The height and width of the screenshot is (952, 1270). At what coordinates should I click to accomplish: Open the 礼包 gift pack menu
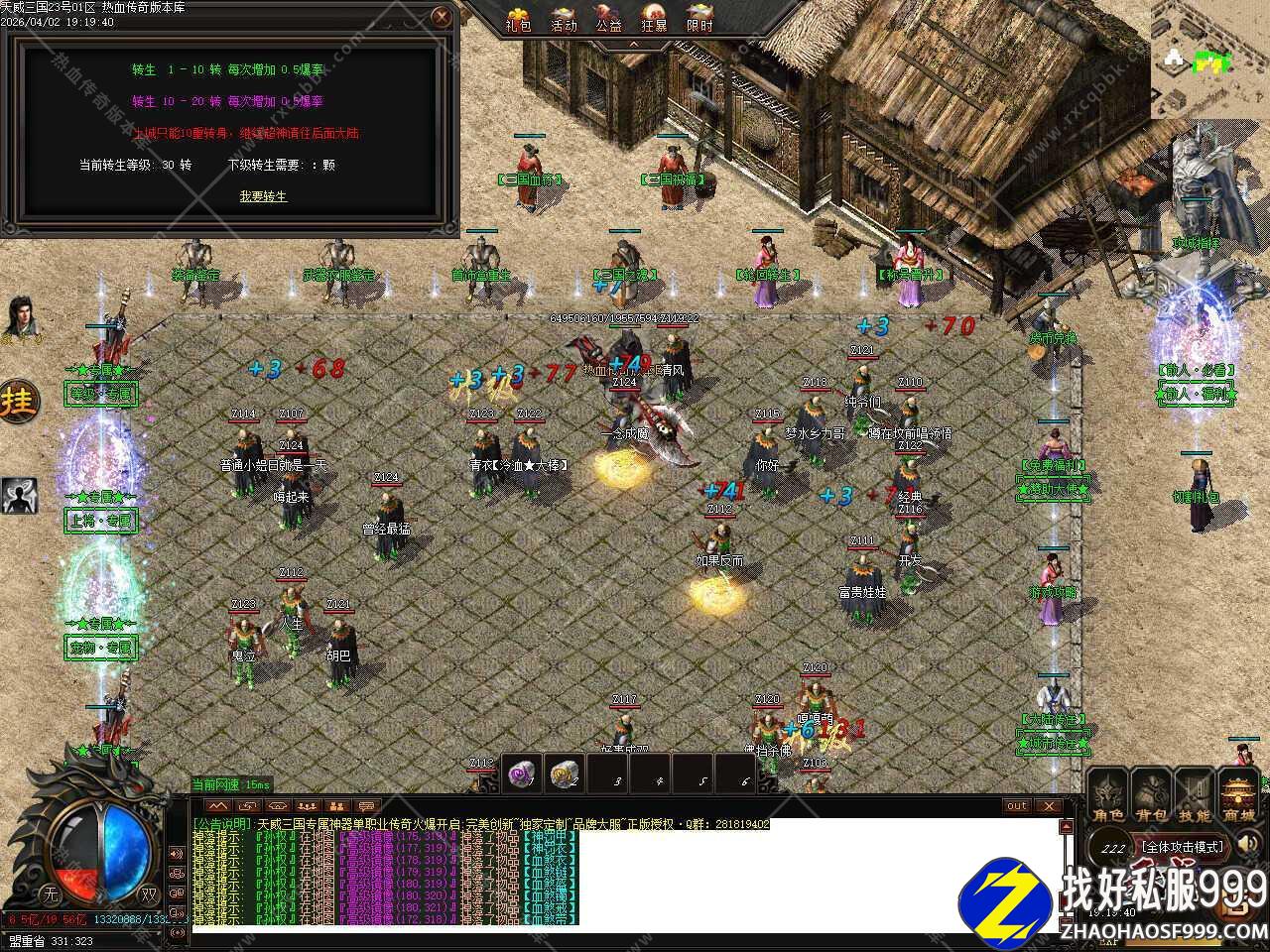point(518,19)
